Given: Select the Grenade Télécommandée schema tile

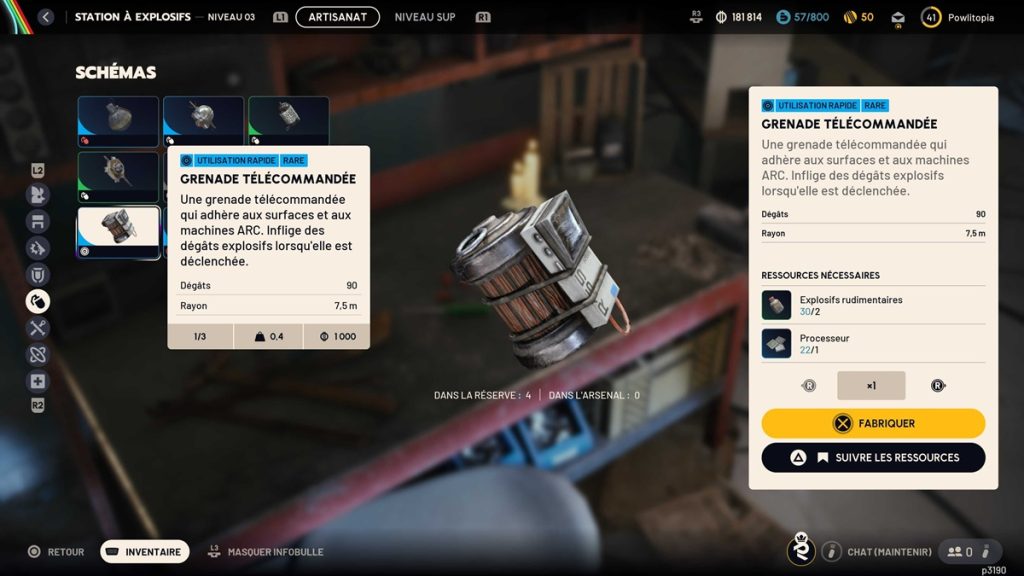Looking at the screenshot, I should [118, 232].
